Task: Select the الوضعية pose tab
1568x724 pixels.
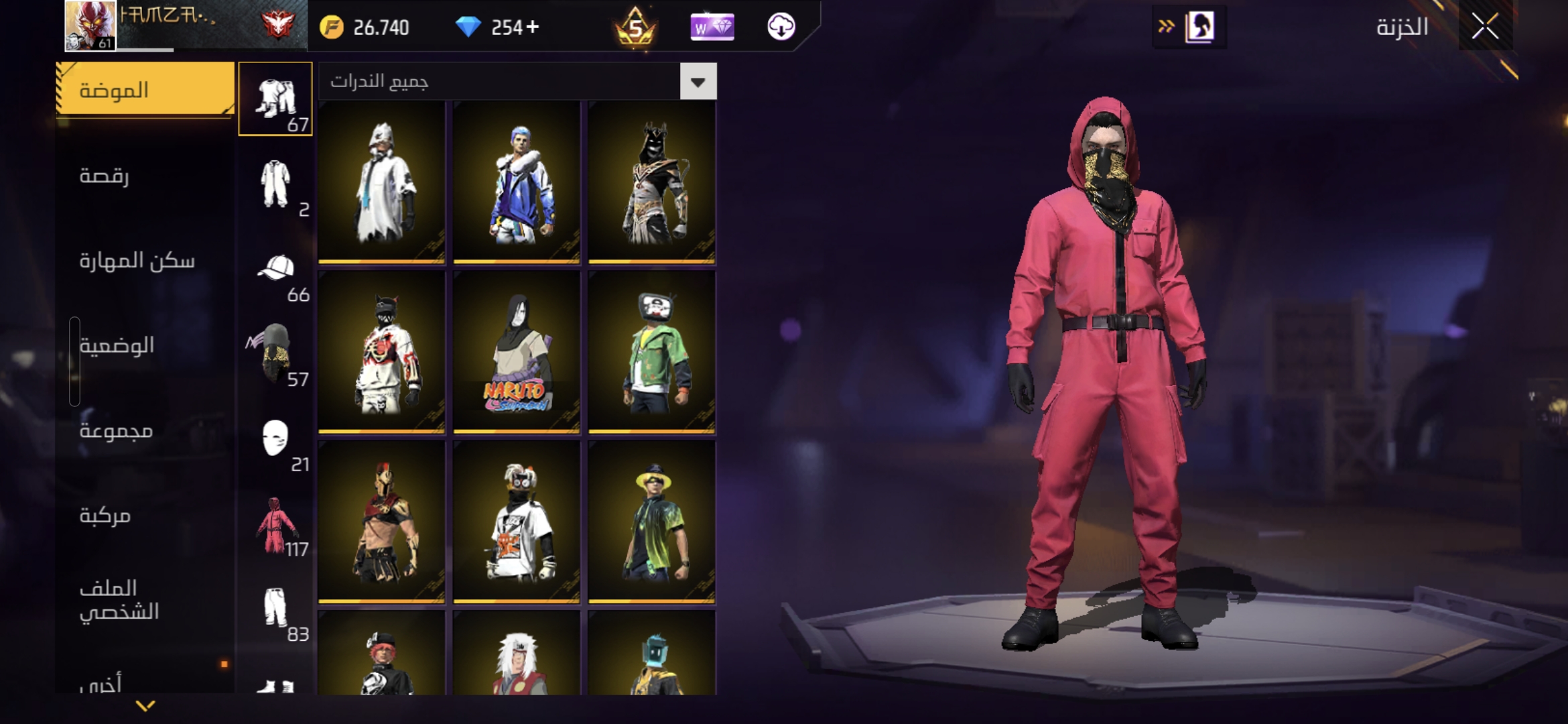Action: [x=117, y=345]
